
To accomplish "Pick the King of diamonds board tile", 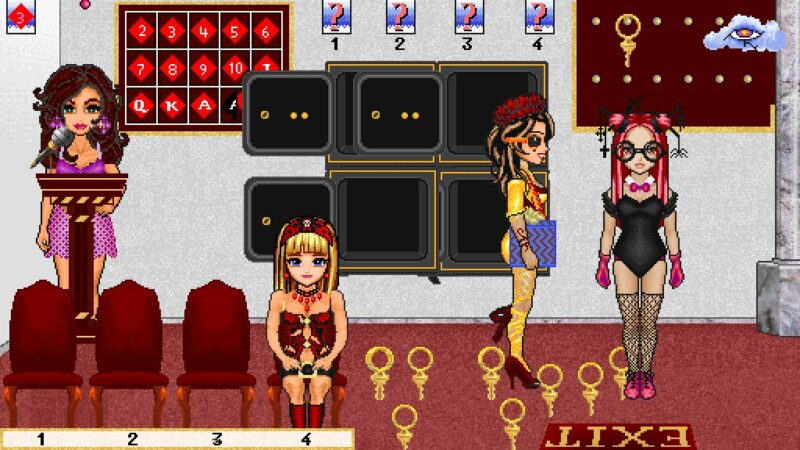I will [x=174, y=104].
